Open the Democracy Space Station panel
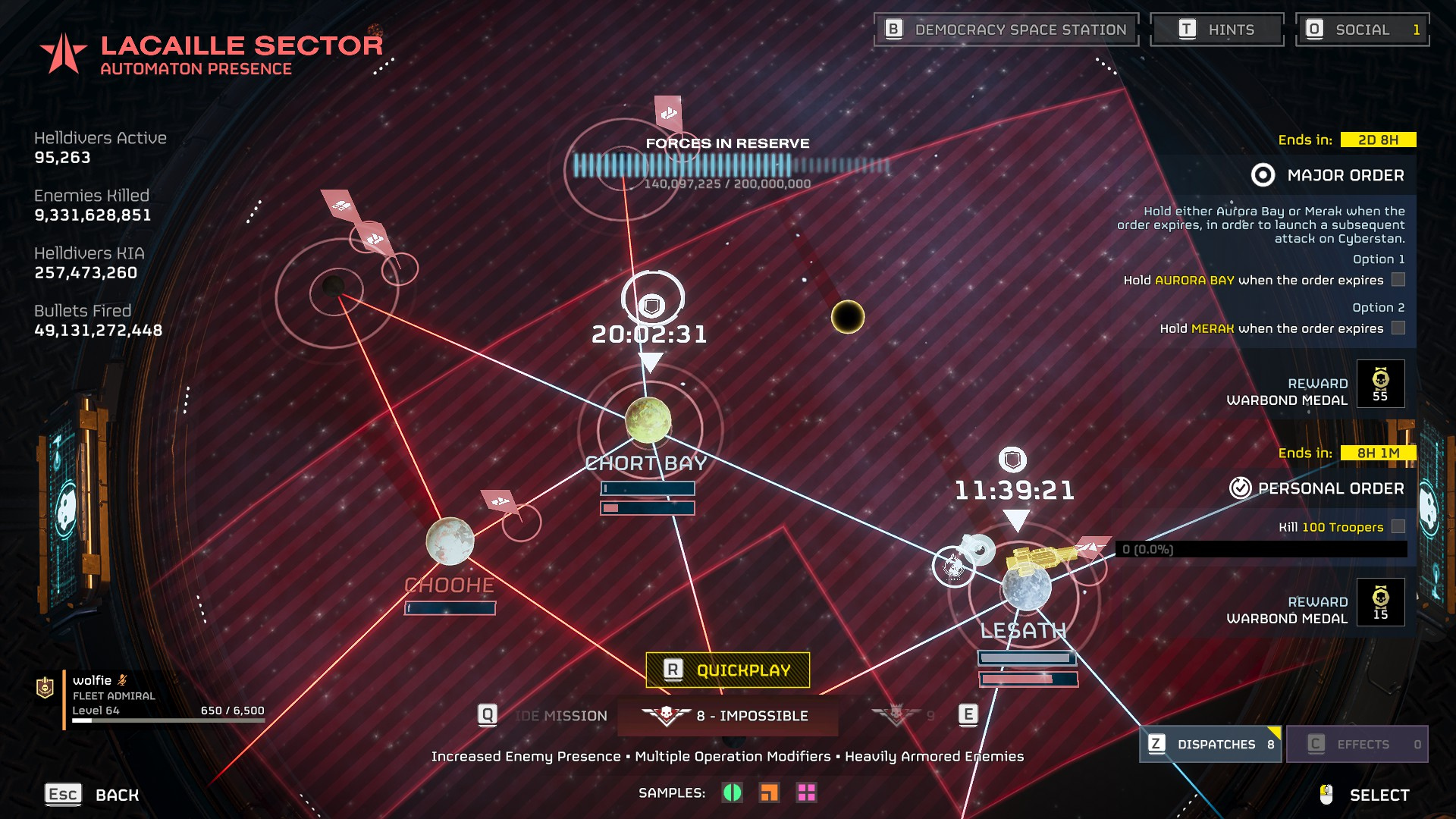1456x819 pixels. pos(1006,30)
